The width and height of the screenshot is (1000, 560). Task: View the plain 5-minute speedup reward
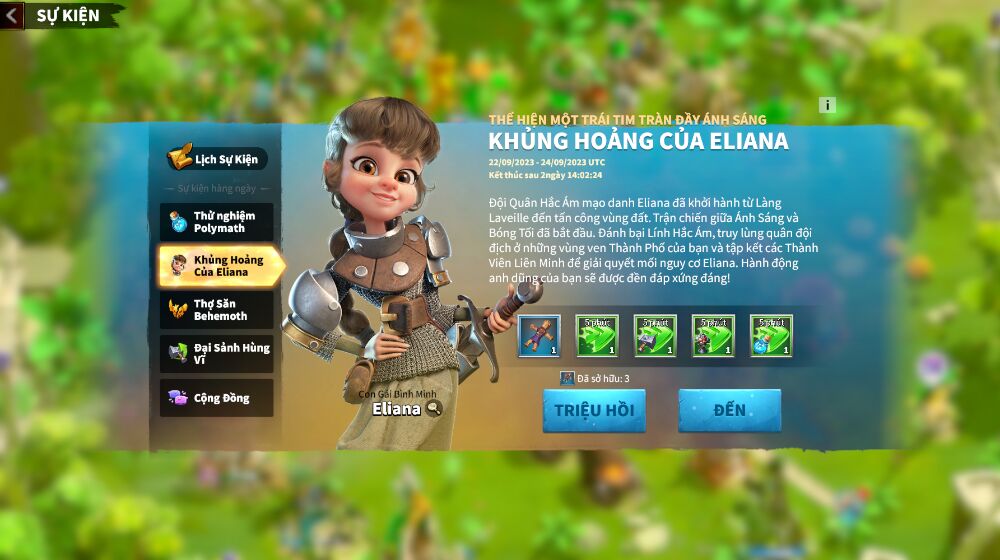point(597,336)
